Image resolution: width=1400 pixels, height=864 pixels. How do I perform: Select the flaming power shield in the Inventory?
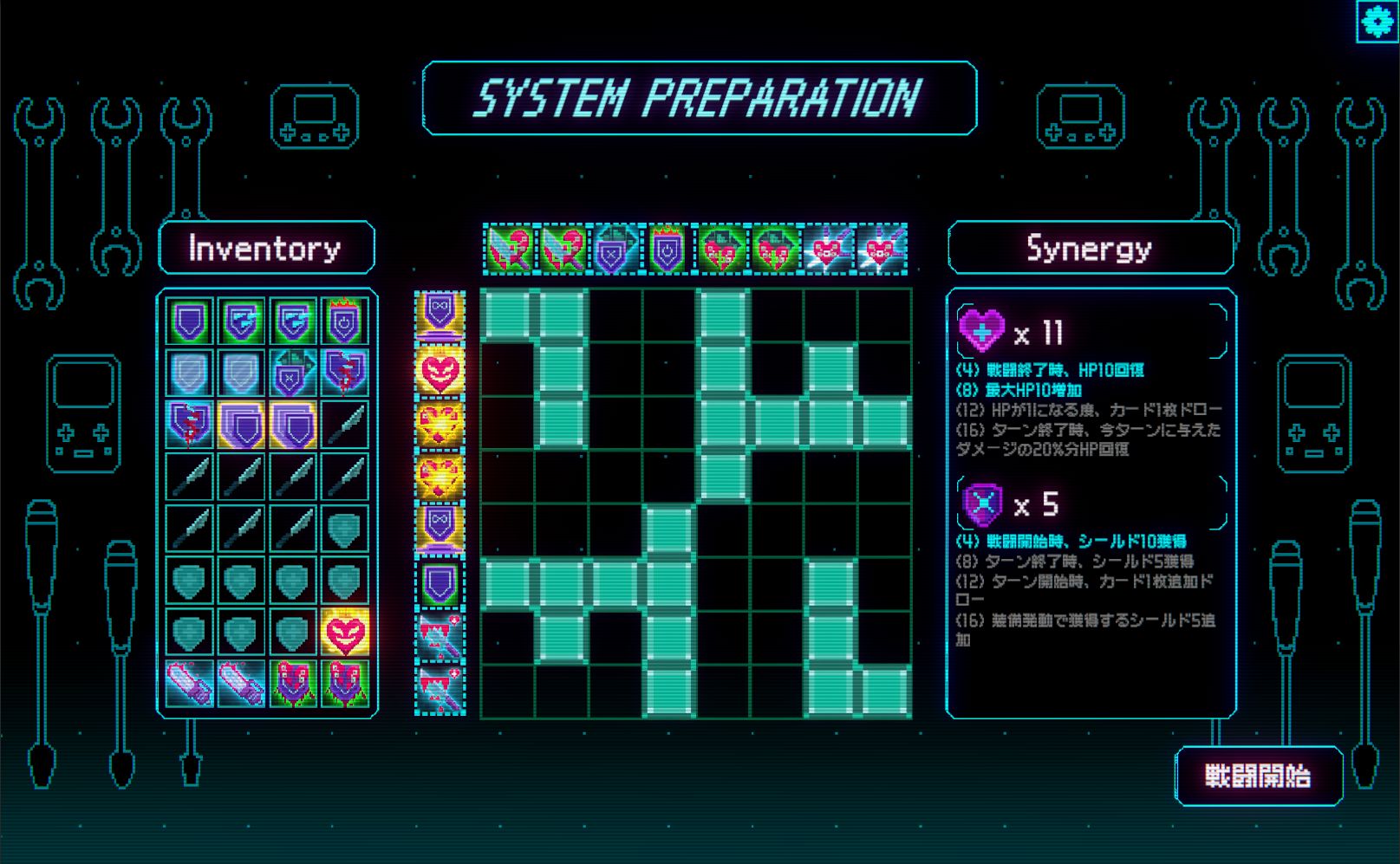point(344,322)
